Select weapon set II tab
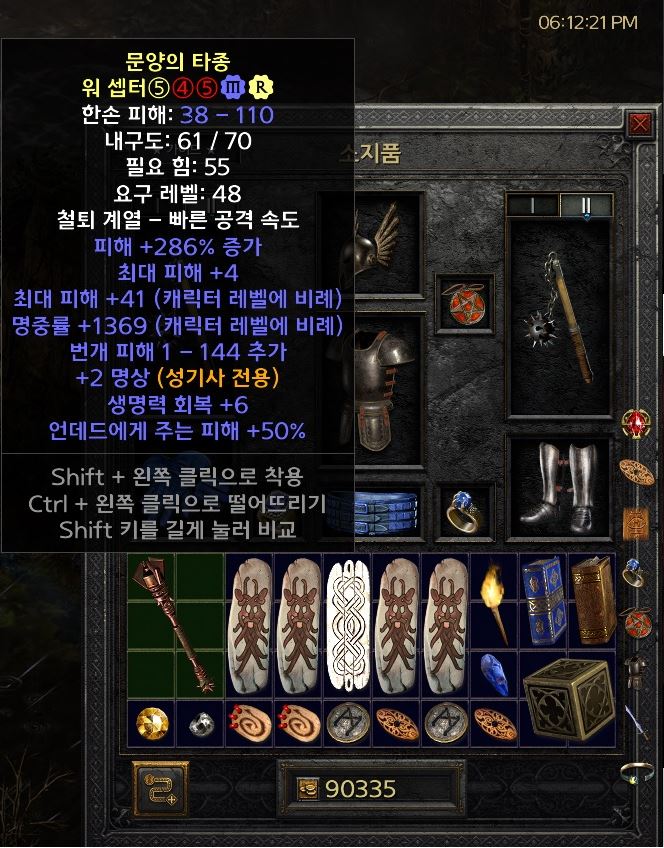 pos(584,205)
